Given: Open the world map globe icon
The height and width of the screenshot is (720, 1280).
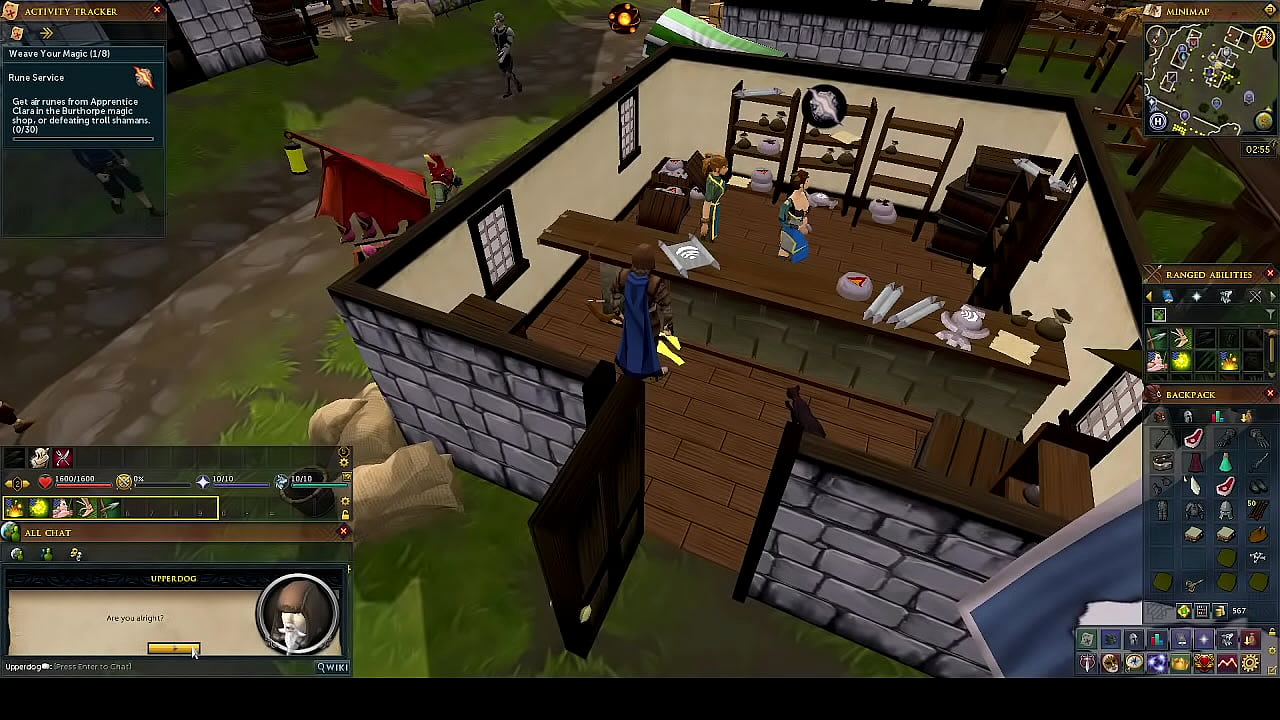Looking at the screenshot, I should point(1264,122).
